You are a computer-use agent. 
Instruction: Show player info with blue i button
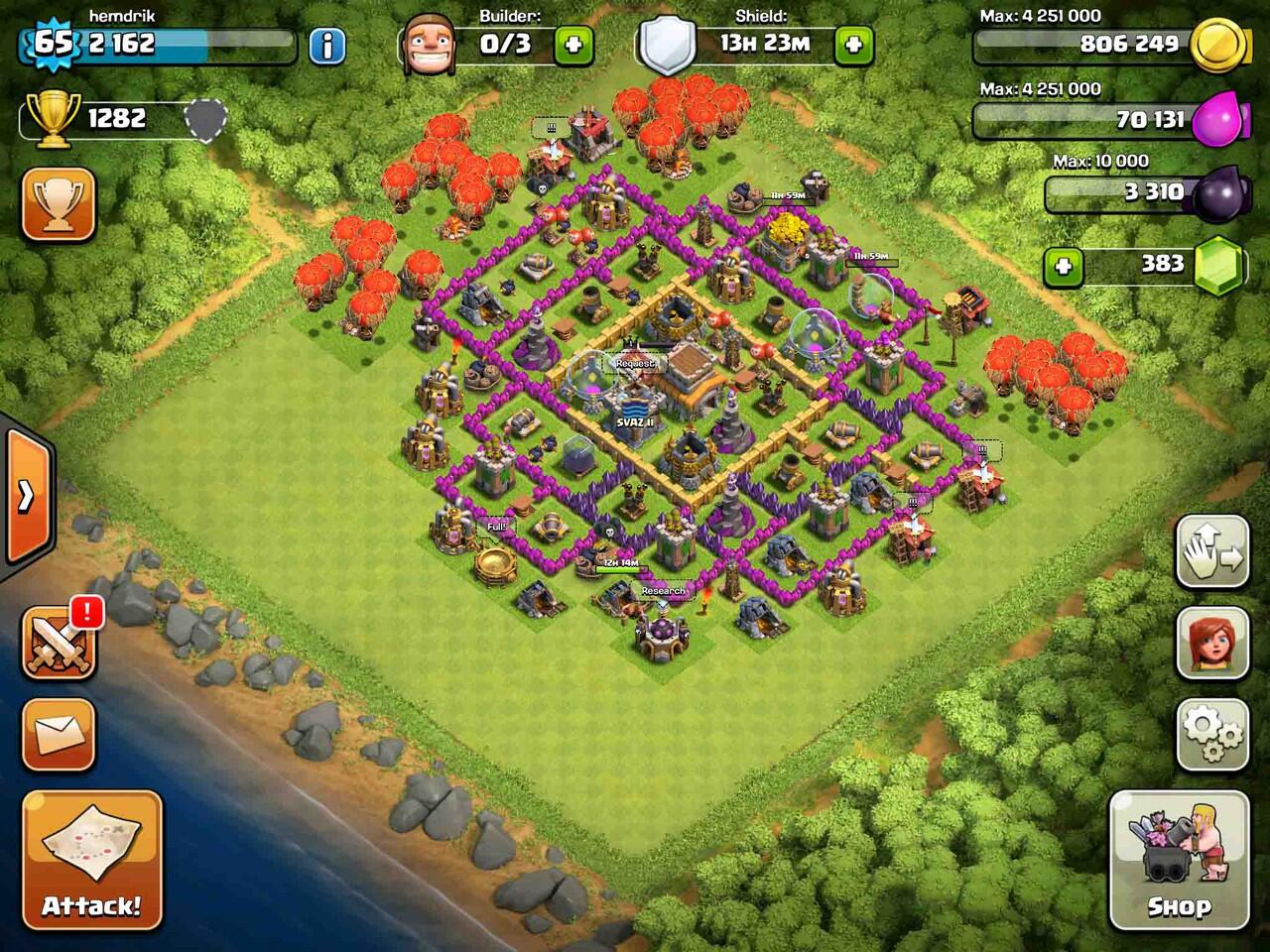(x=327, y=46)
